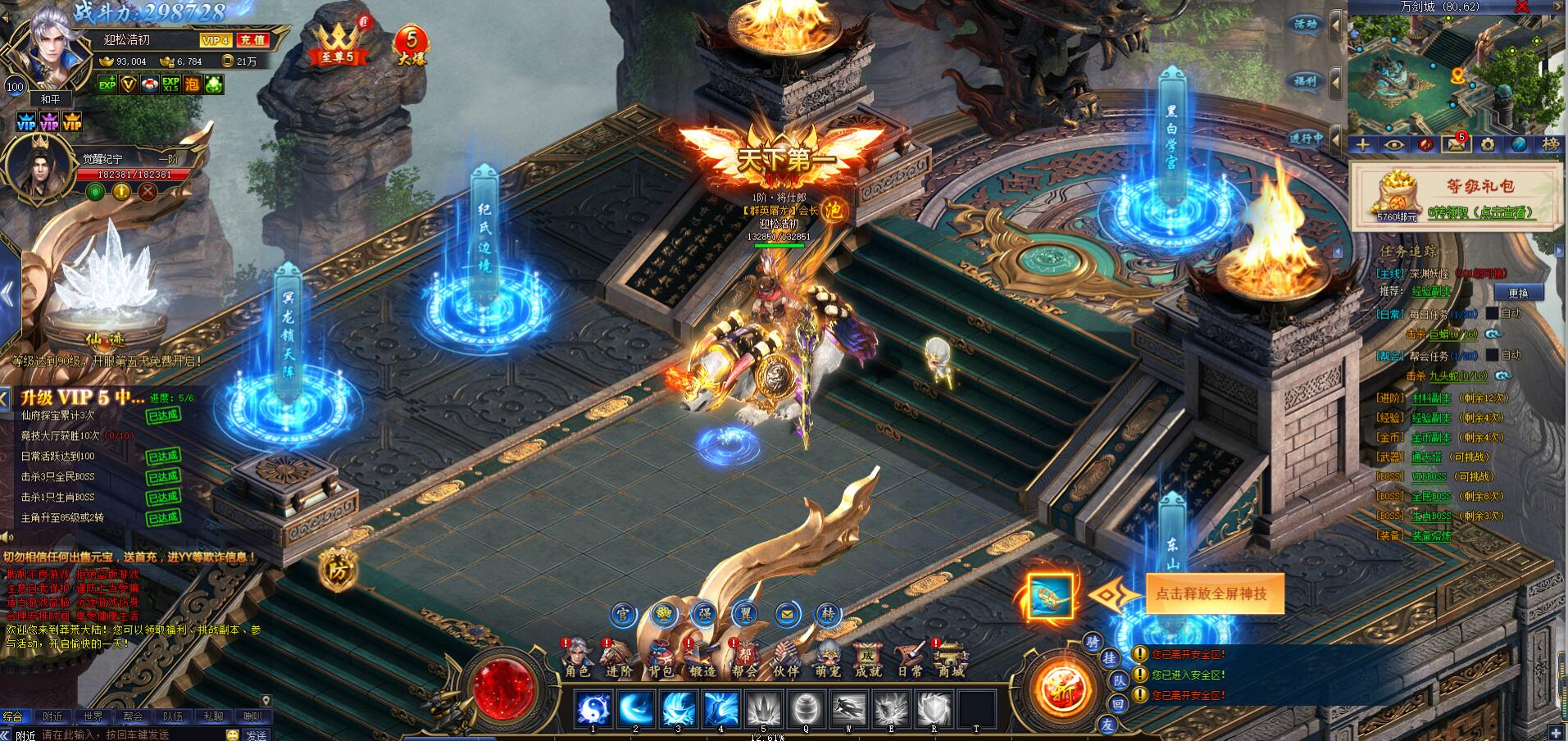The width and height of the screenshot is (1568, 741).
Task: Open the 角色 character menu
Action: click(577, 658)
